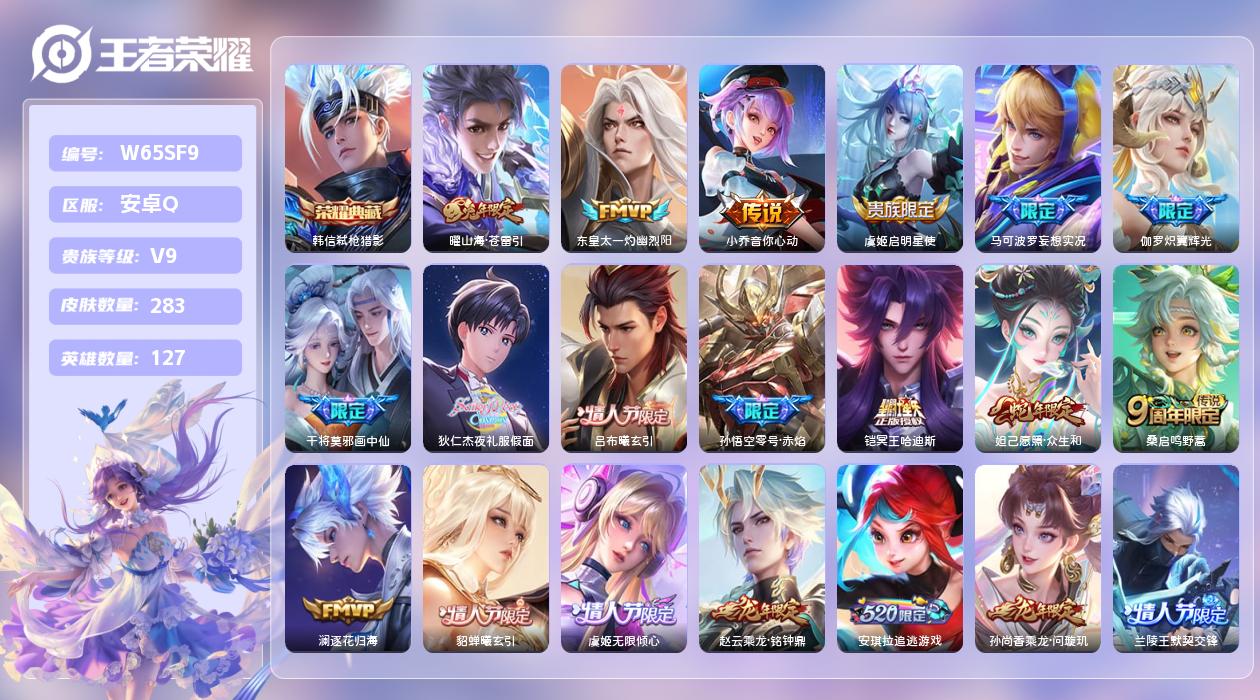Select the 澜逐花归海 FMVP skin card
This screenshot has width=1260, height=700.
[x=348, y=558]
